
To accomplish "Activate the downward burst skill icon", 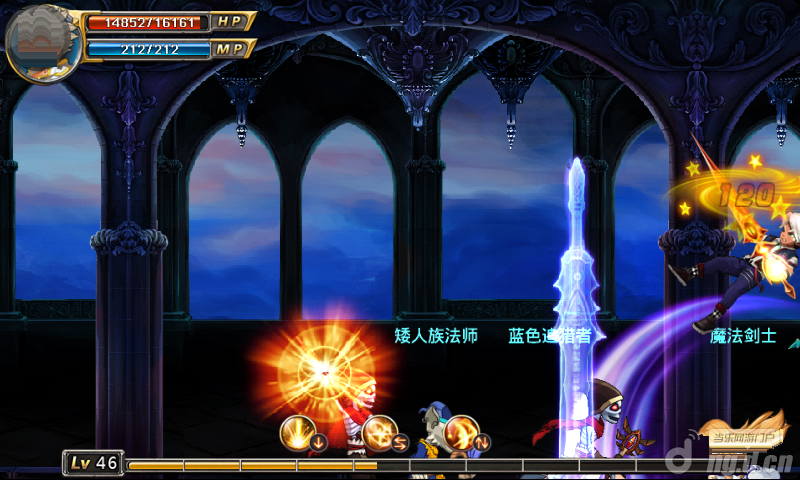I will (x=297, y=432).
